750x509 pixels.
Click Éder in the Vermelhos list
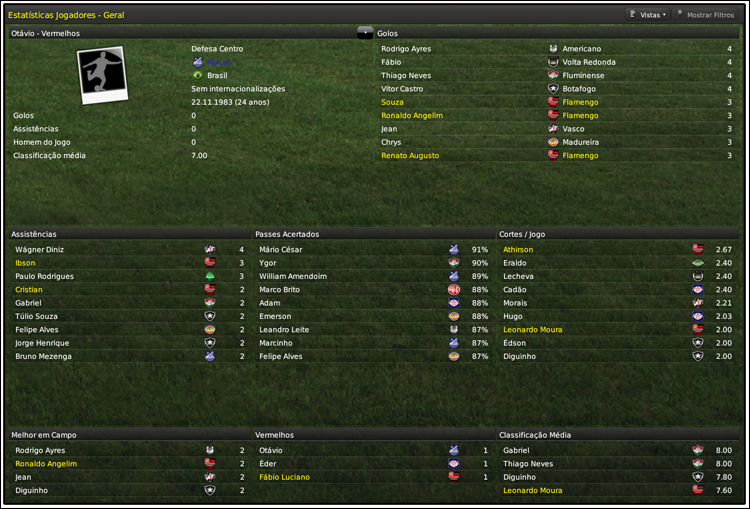pos(267,464)
